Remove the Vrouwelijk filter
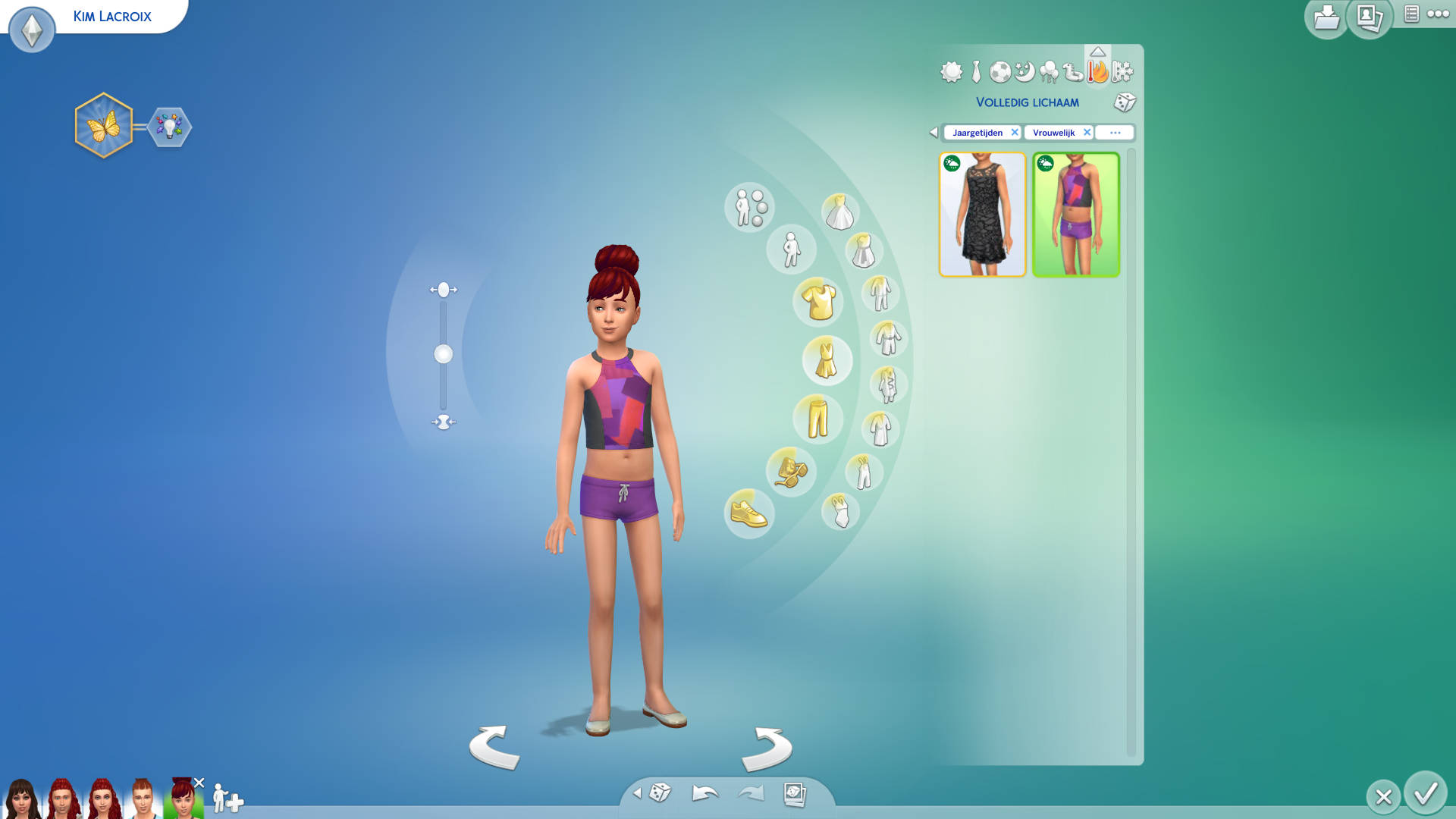 point(1087,132)
